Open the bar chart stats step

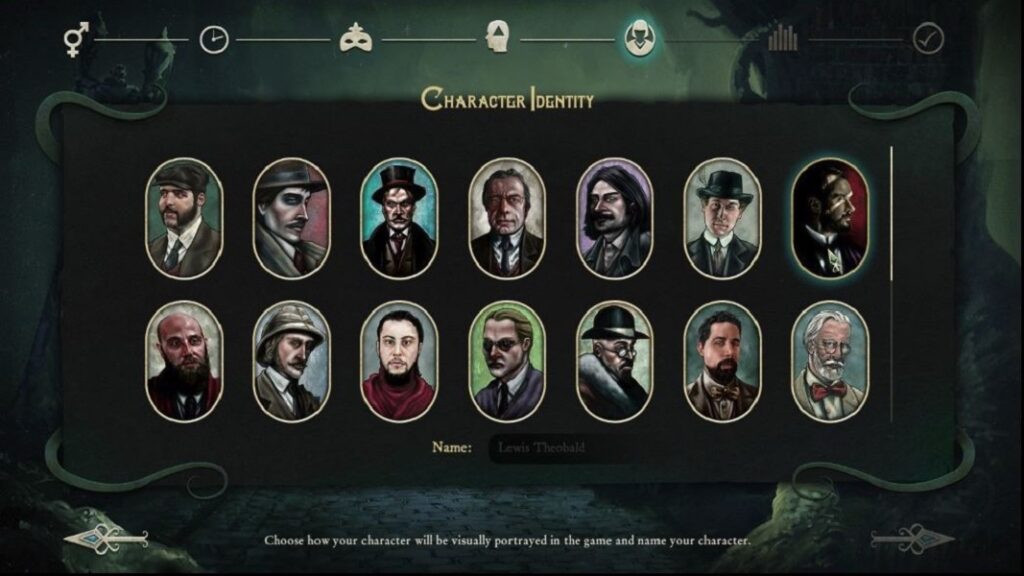[x=783, y=39]
